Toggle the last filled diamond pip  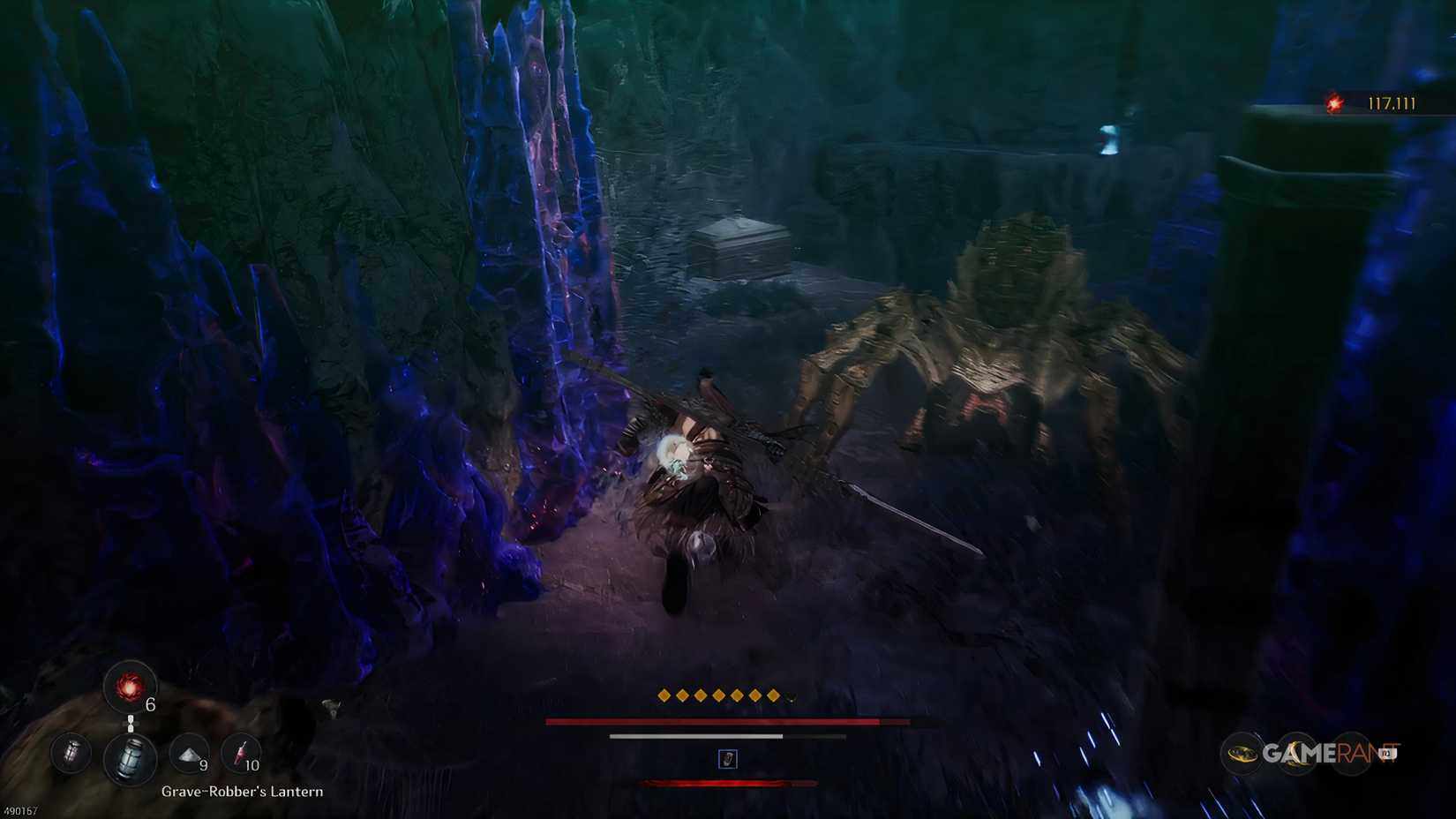point(773,695)
